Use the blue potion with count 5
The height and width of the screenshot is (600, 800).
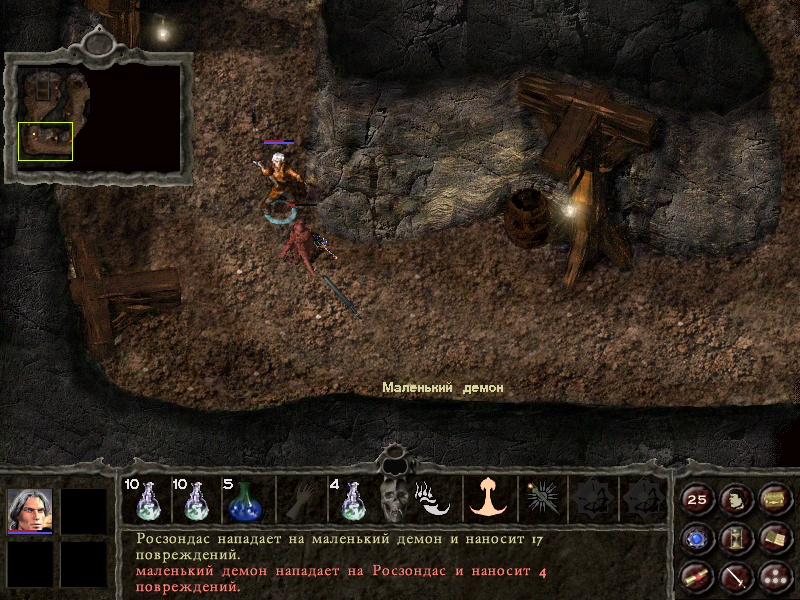pyautogui.click(x=243, y=499)
